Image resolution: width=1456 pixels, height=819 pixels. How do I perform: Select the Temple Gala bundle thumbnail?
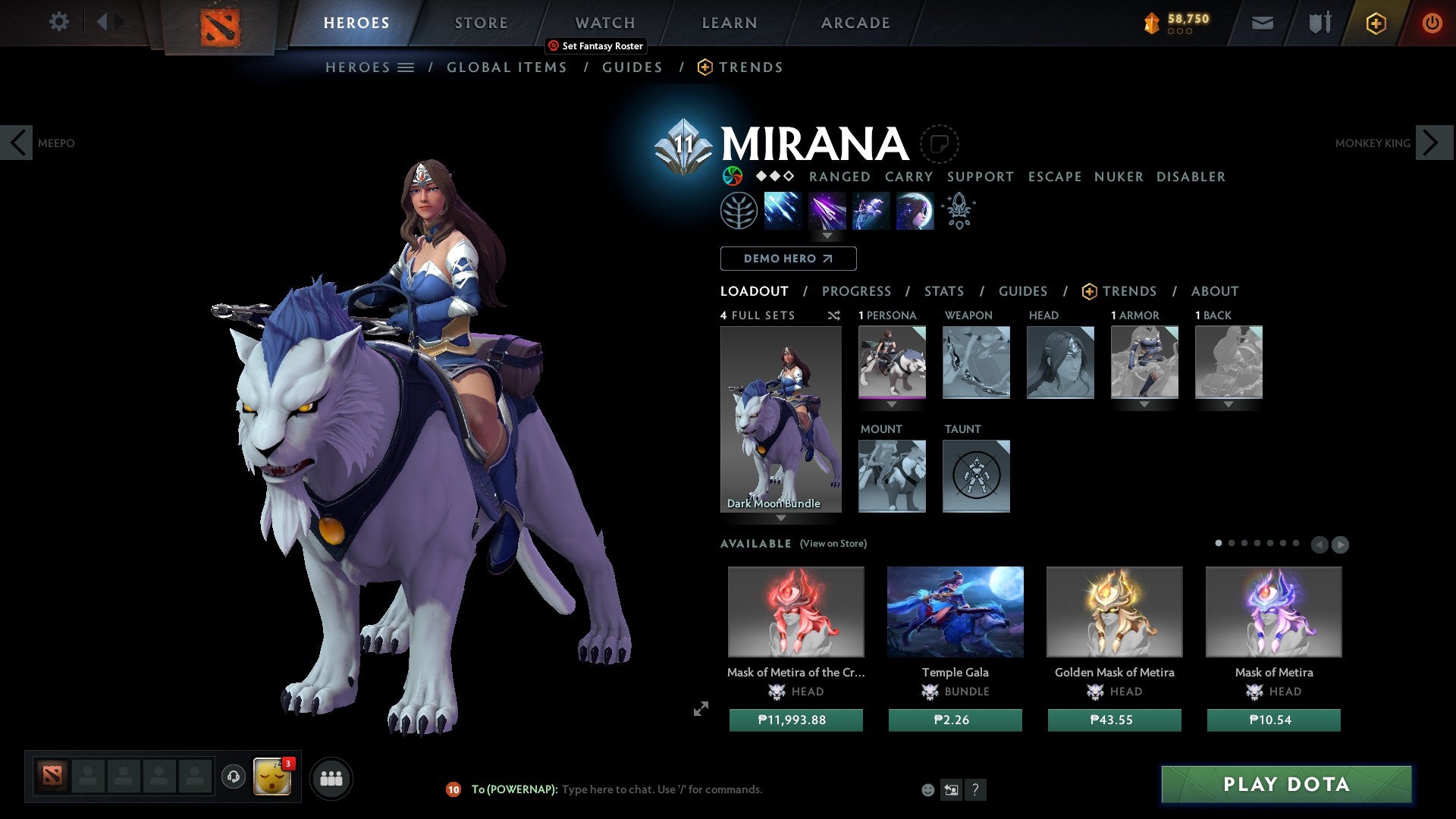[x=955, y=611]
